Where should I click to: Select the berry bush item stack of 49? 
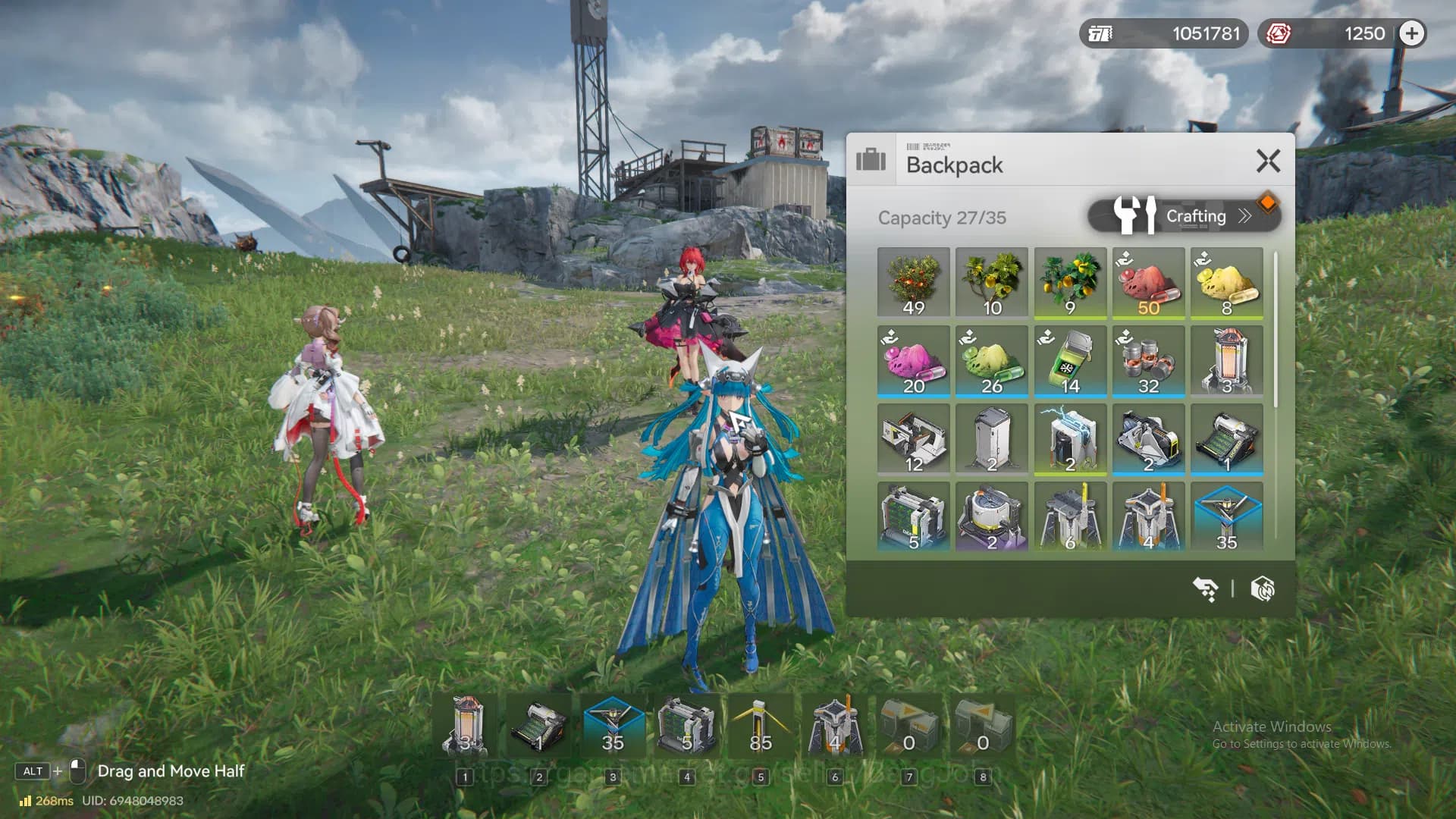[x=913, y=283]
